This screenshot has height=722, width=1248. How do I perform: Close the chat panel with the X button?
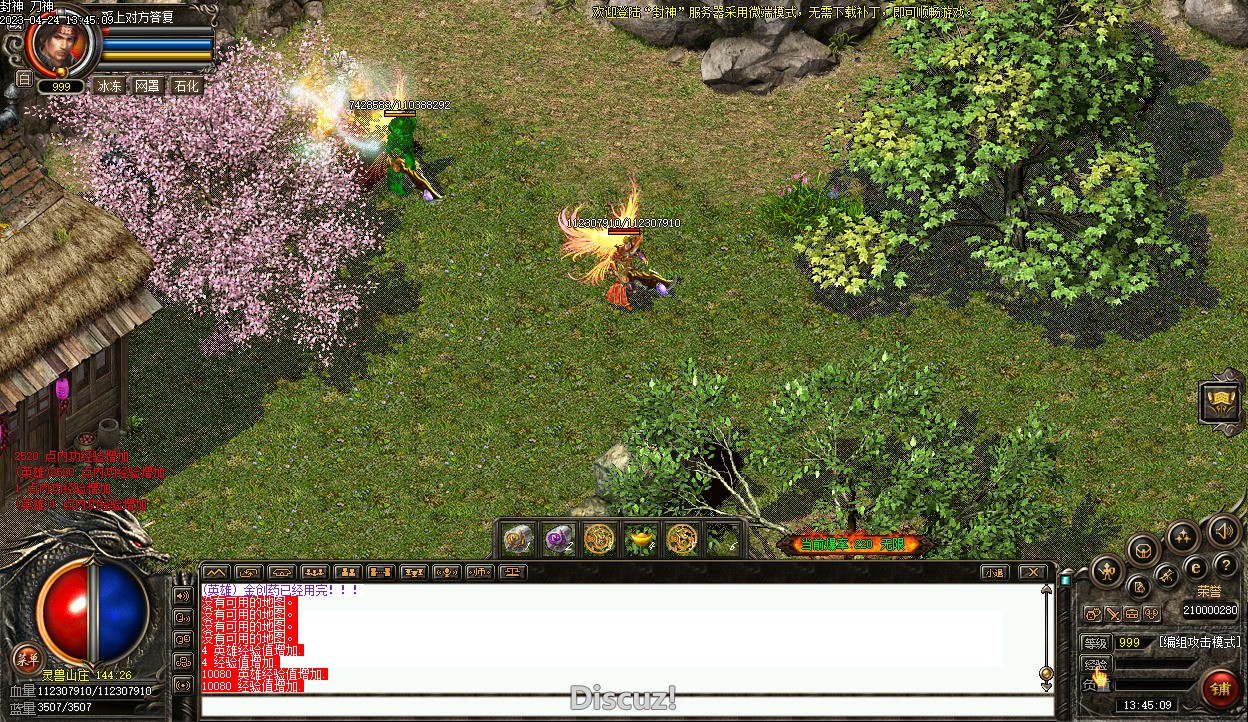(x=1032, y=573)
